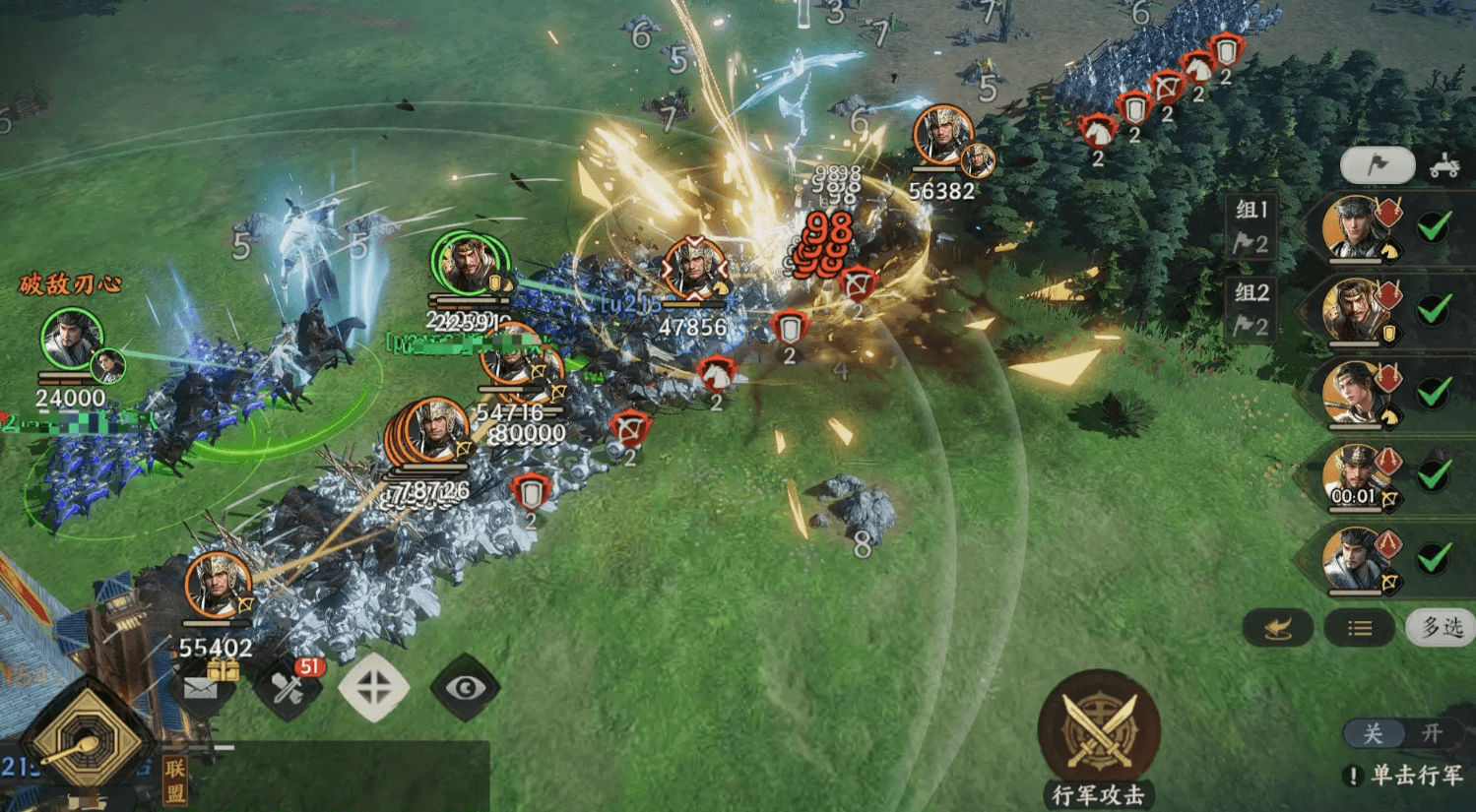1476x812 pixels.
Task: Select the 组1 army group
Action: click(1251, 225)
